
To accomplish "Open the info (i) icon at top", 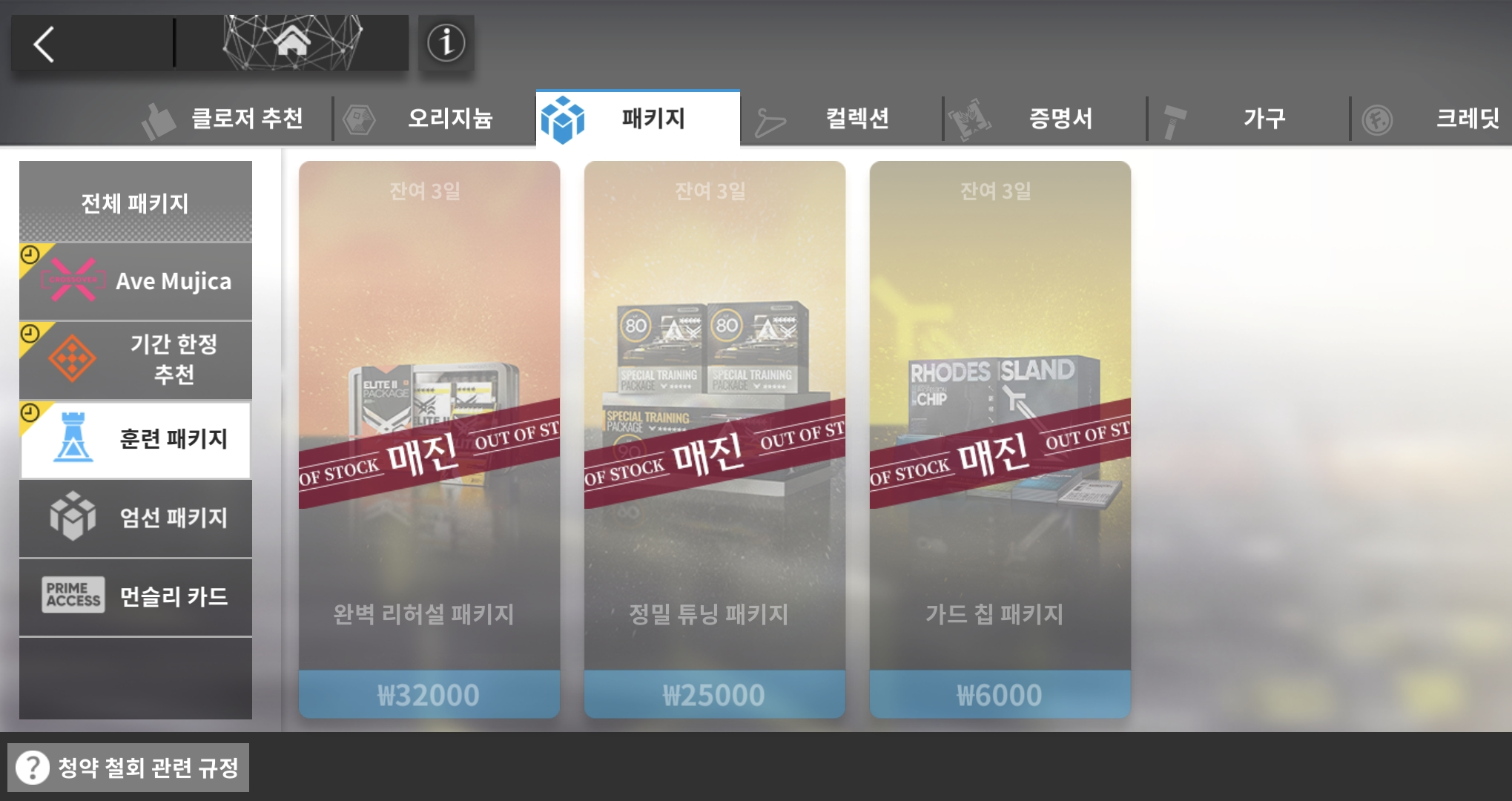I will point(446,43).
